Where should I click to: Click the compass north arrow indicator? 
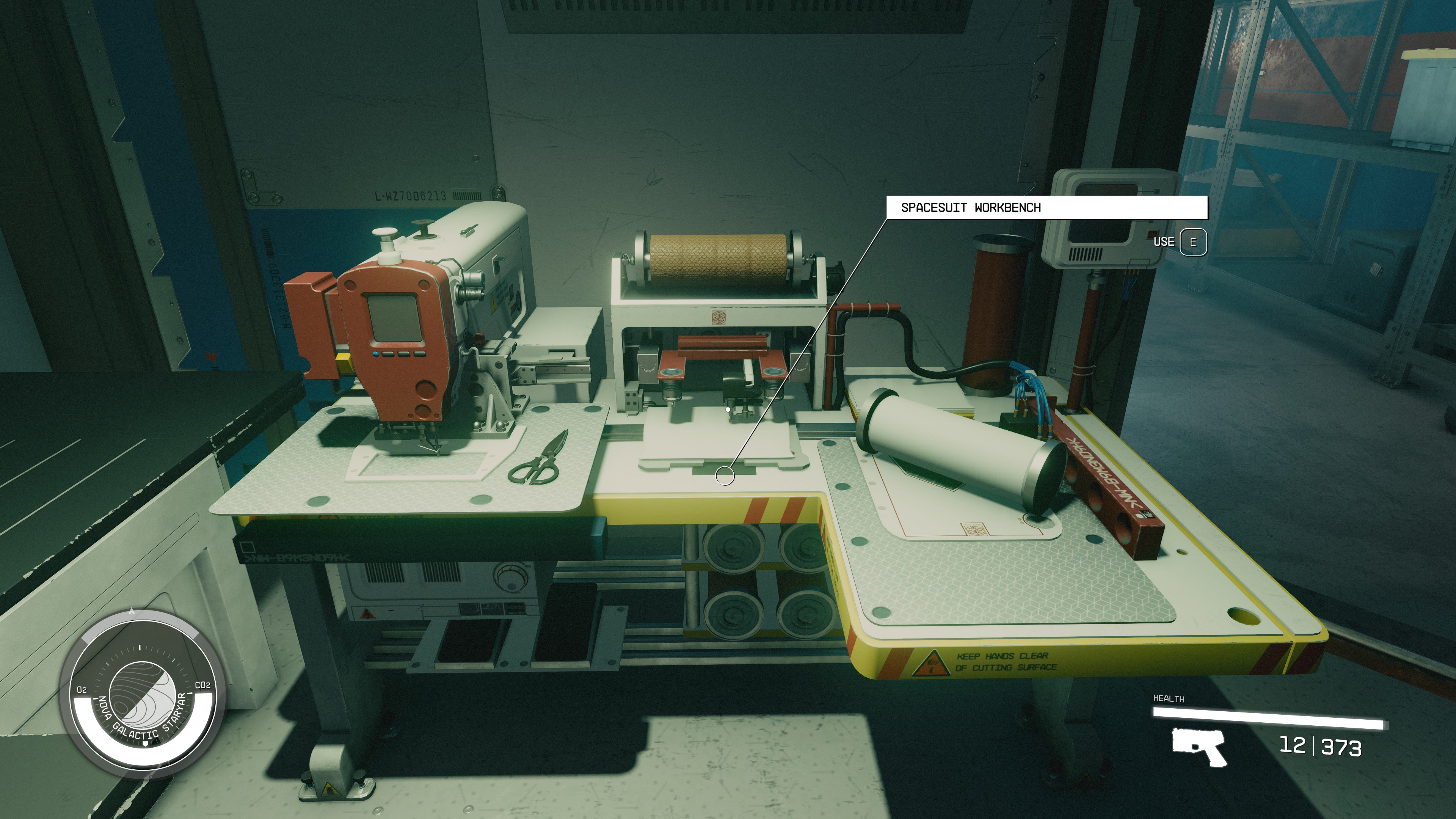point(140,648)
